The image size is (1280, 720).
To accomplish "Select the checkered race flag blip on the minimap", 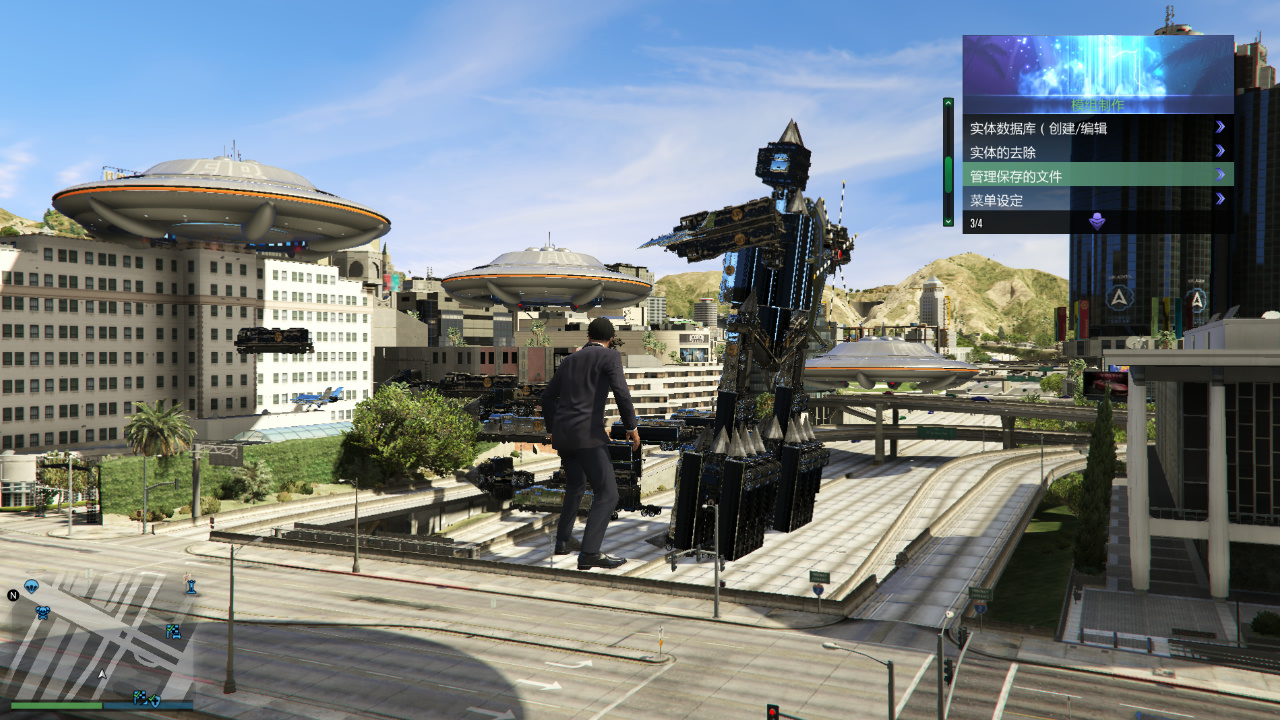I will (x=173, y=632).
